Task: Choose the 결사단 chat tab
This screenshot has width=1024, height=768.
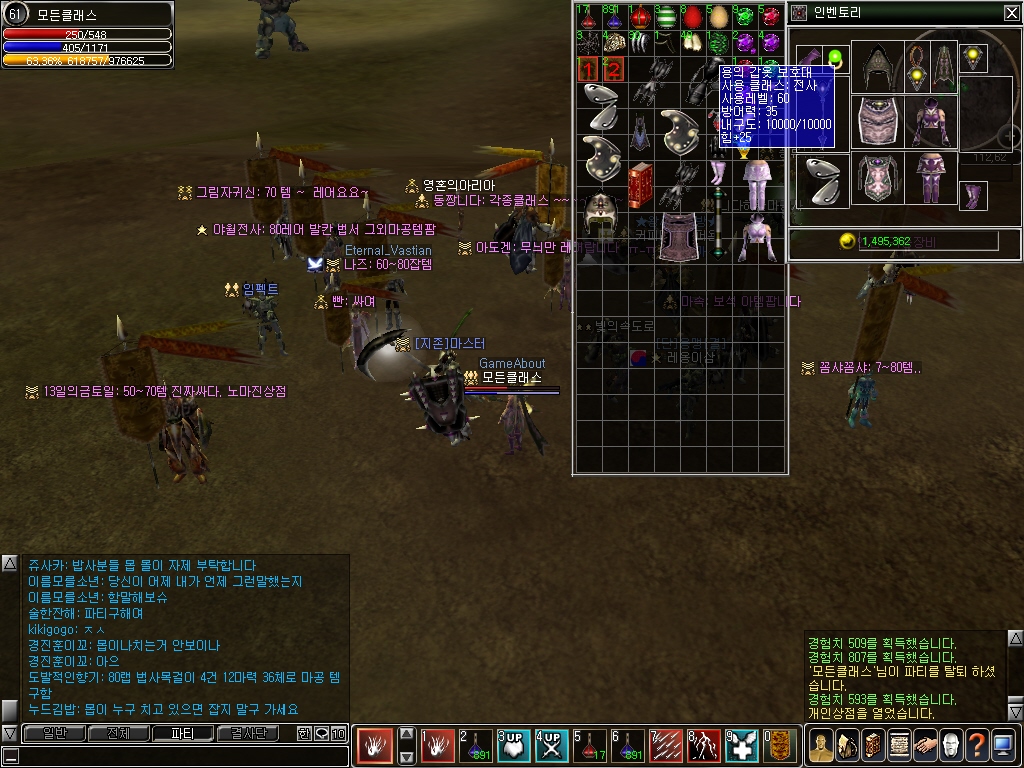Action: [247, 733]
